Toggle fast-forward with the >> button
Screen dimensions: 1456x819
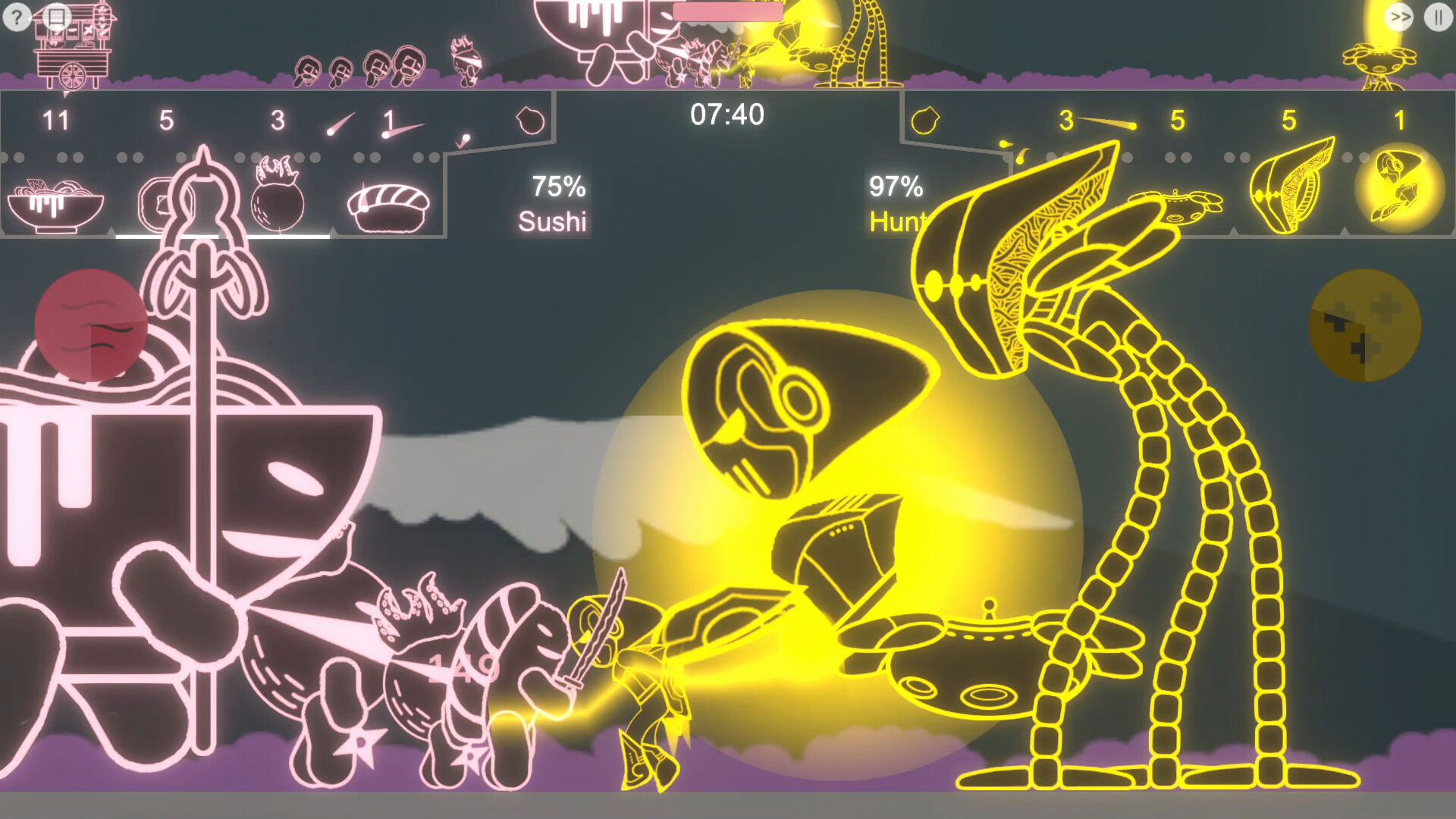[1399, 17]
